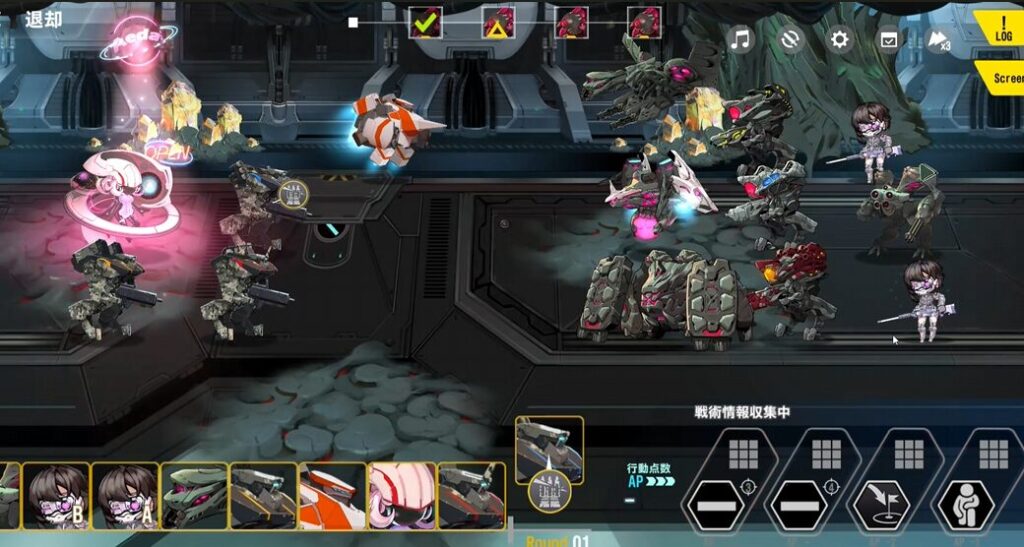Change the x3 battle speed

tap(939, 40)
